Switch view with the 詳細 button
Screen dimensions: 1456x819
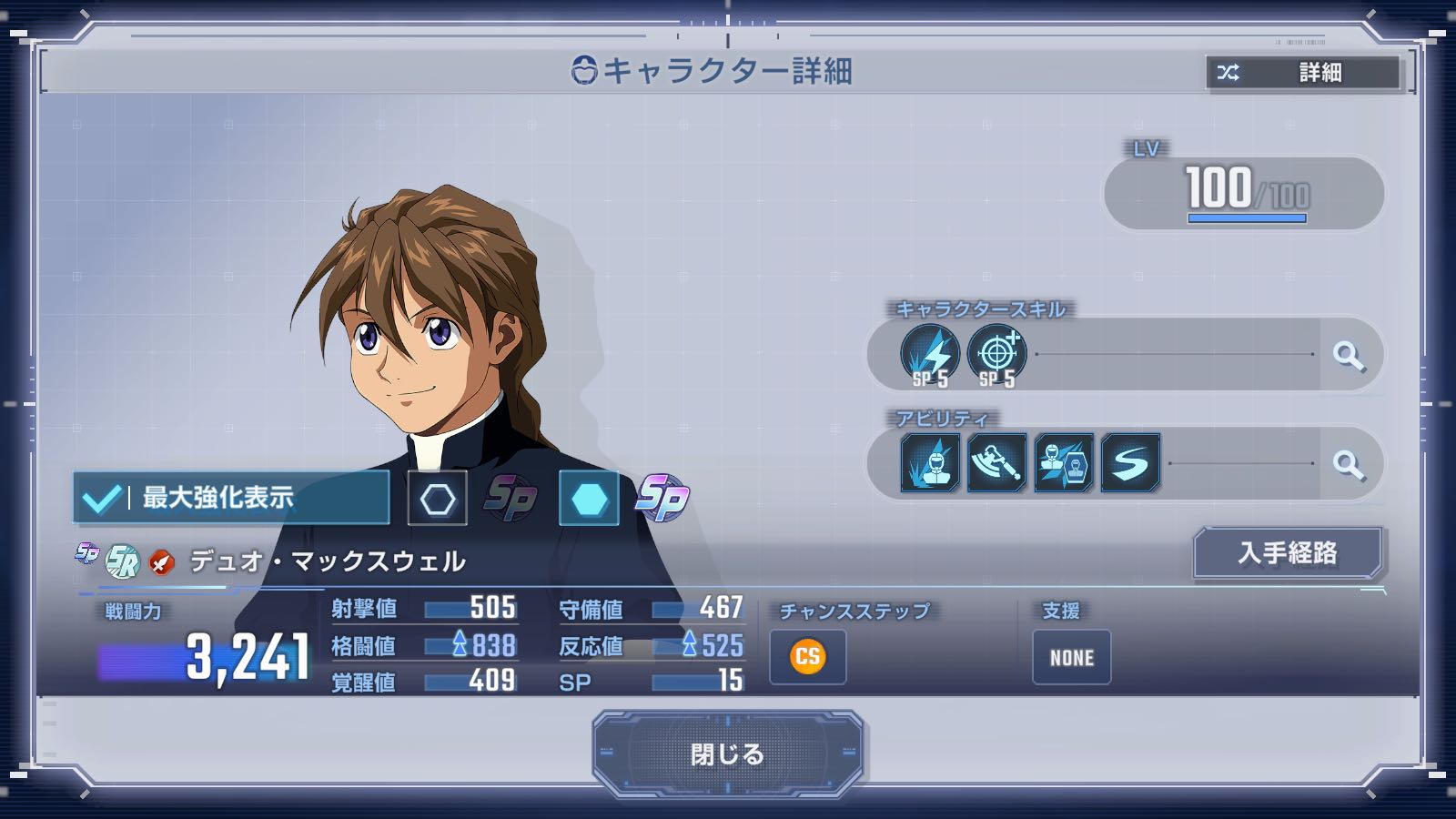click(1303, 73)
